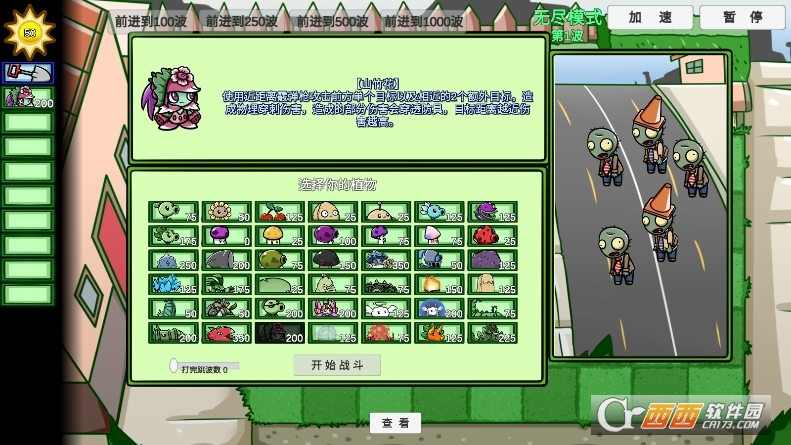
Task: Toggle the 打完则波数 slider
Action: 174,366
